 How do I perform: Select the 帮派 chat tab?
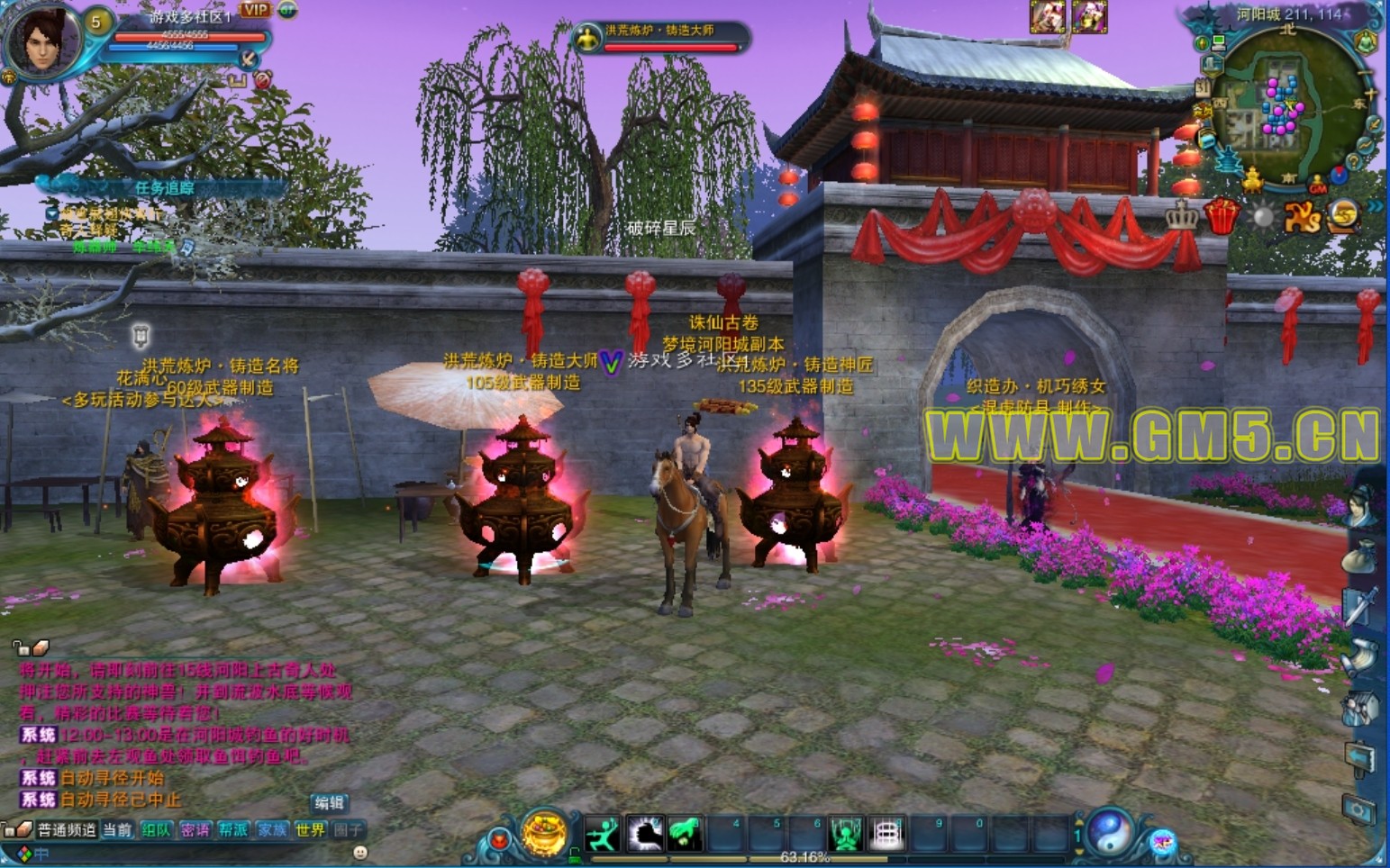[x=233, y=829]
